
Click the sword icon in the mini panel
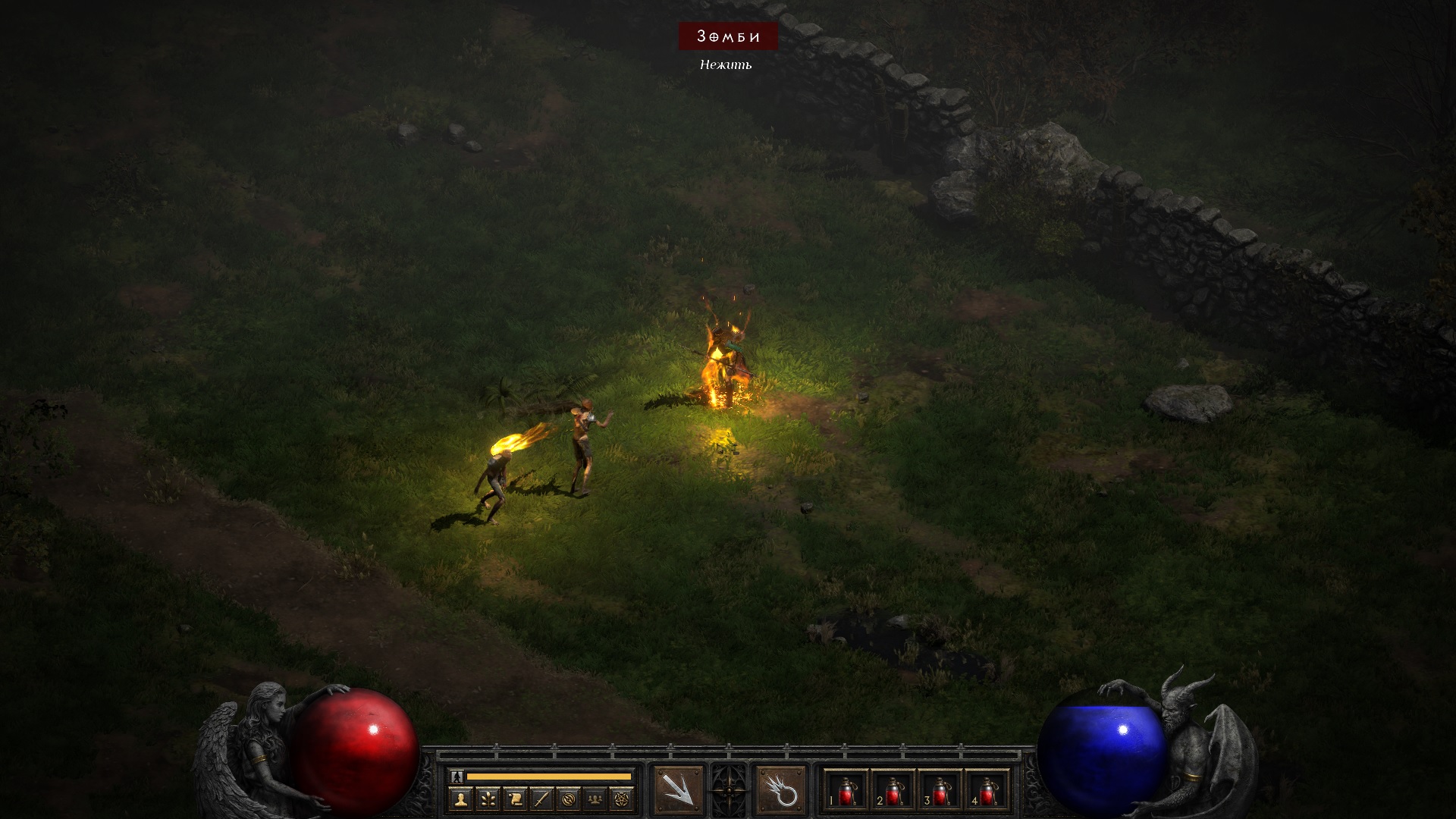coord(541,799)
